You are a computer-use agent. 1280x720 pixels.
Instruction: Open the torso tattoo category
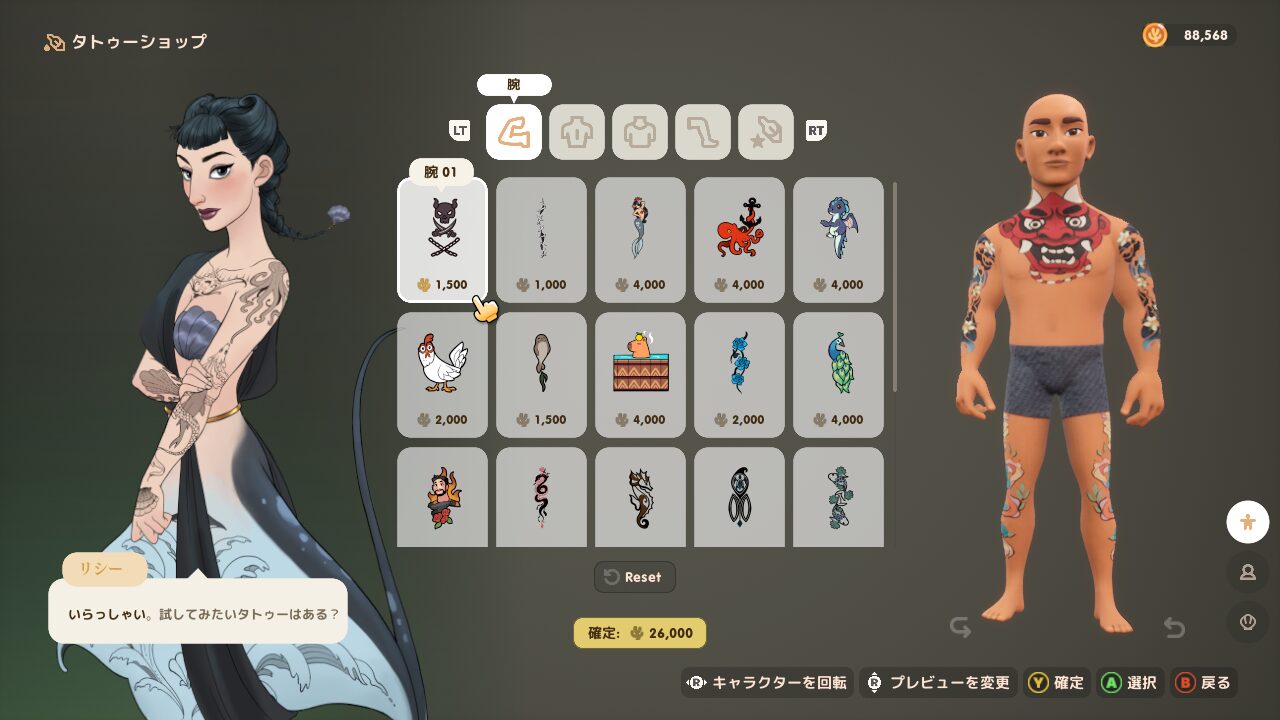[640, 131]
